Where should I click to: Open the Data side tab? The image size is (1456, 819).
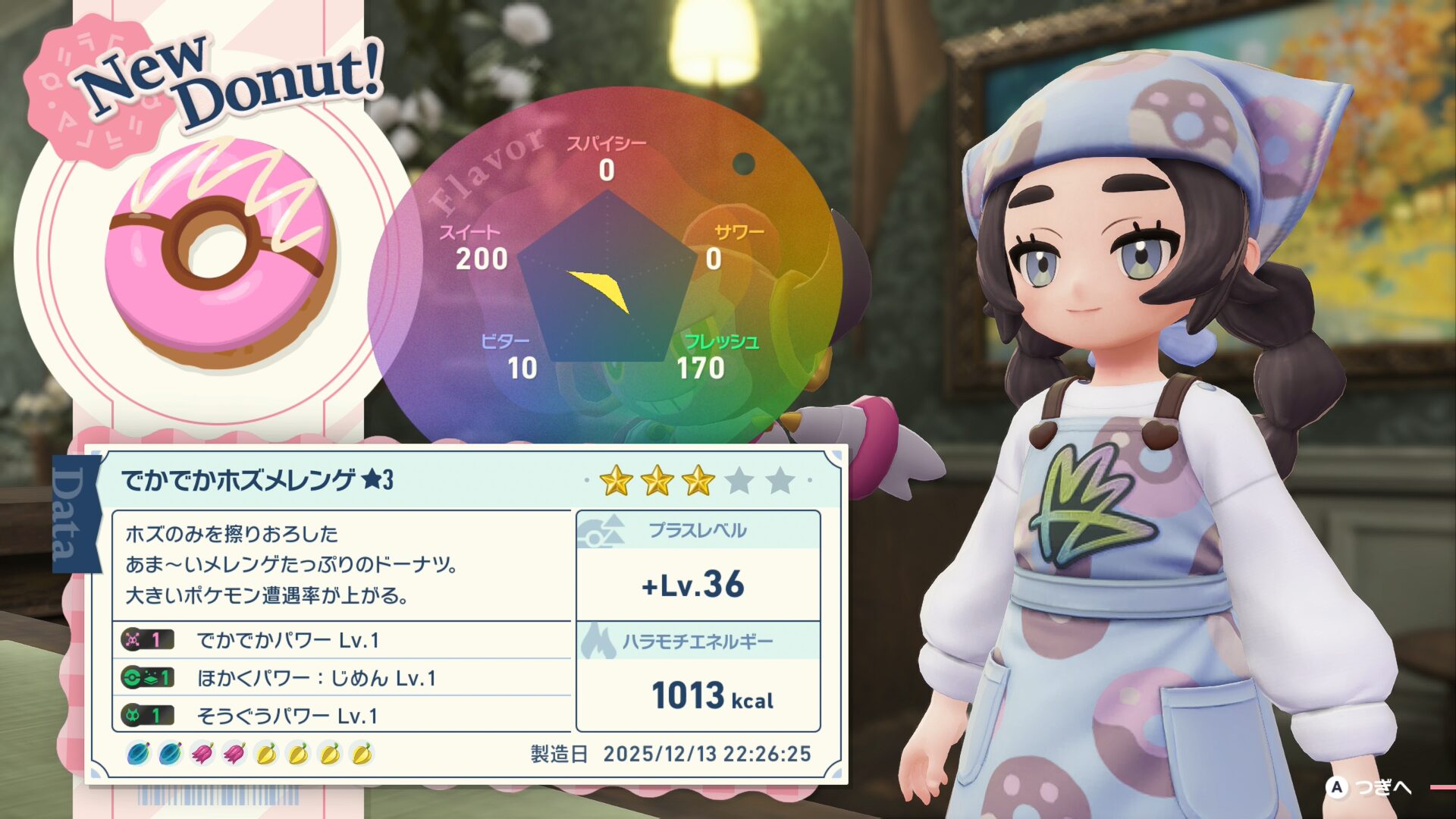click(75, 513)
